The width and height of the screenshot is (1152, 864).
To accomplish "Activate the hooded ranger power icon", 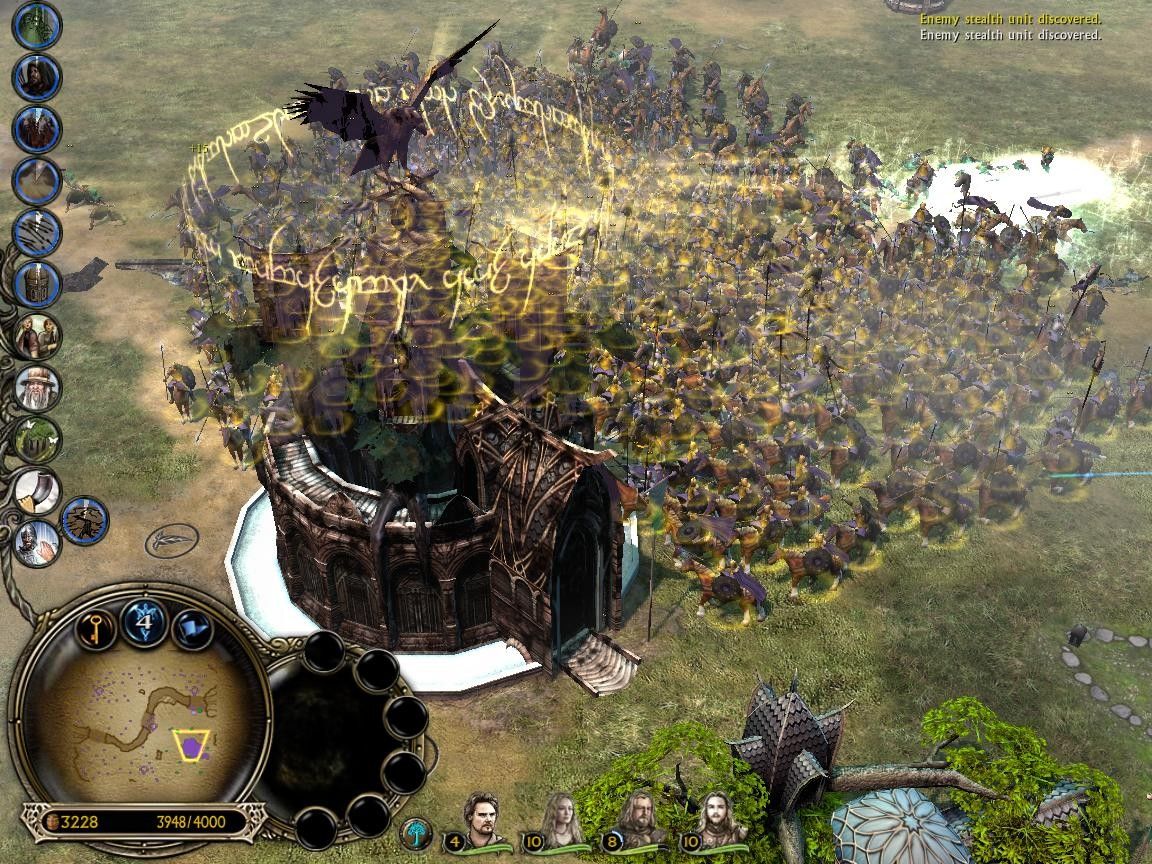I will click(x=38, y=77).
